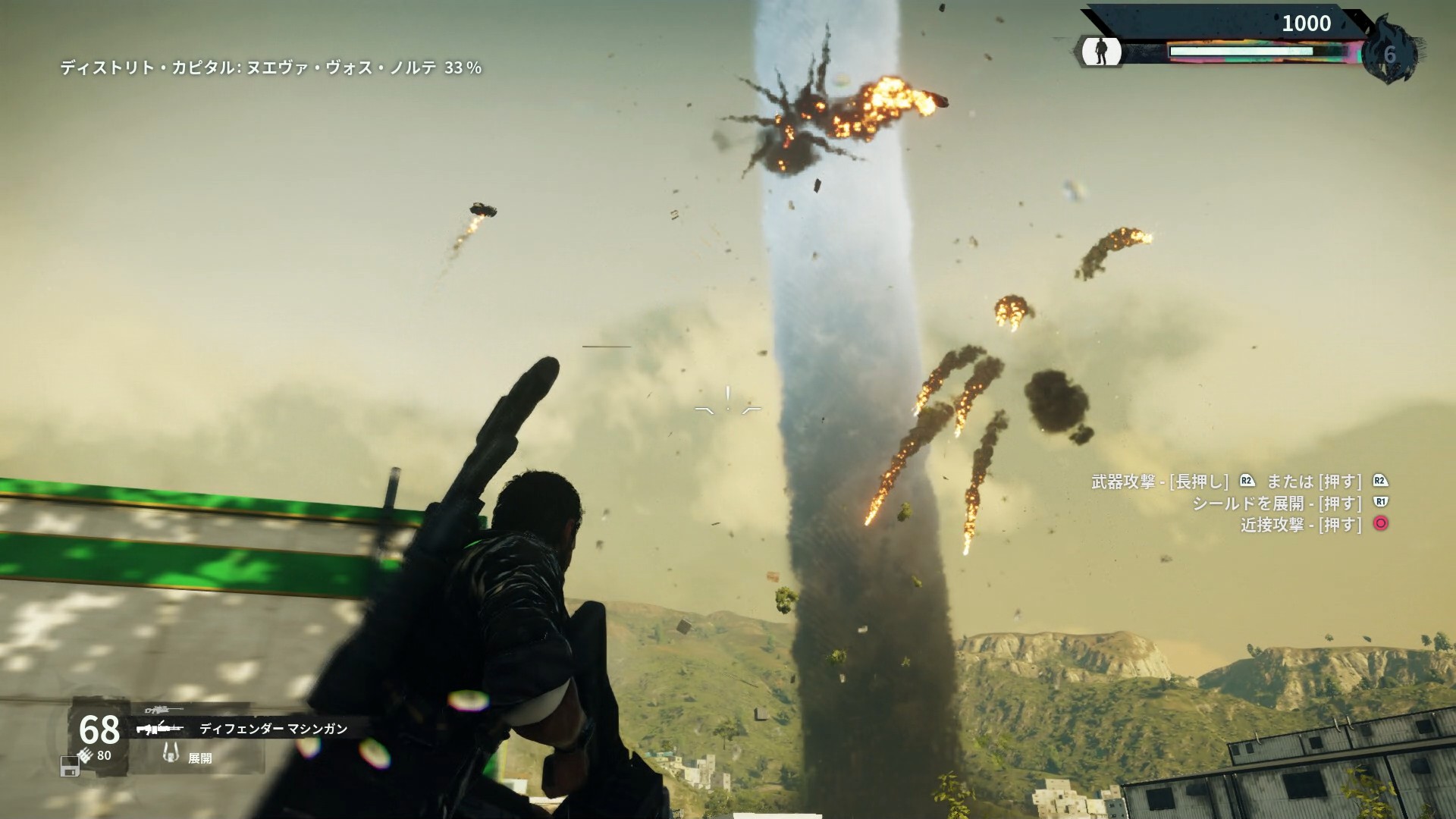Click the floppy disk save icon

pyautogui.click(x=70, y=767)
